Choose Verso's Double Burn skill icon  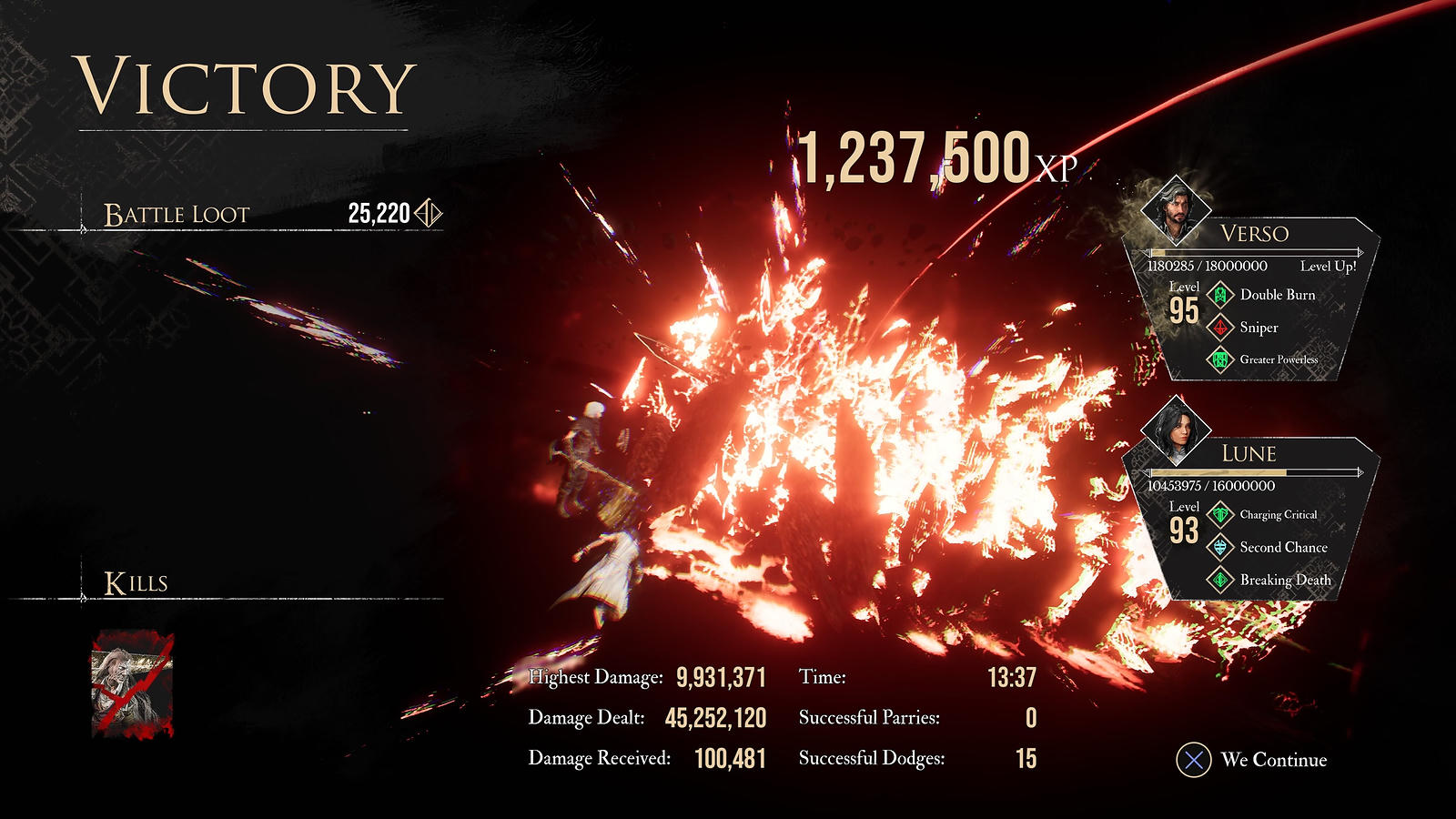point(1220,295)
